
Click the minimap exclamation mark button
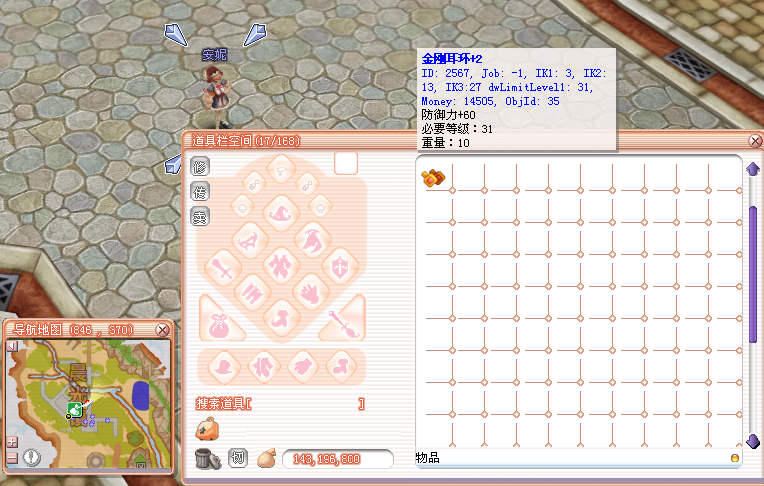coord(33,457)
